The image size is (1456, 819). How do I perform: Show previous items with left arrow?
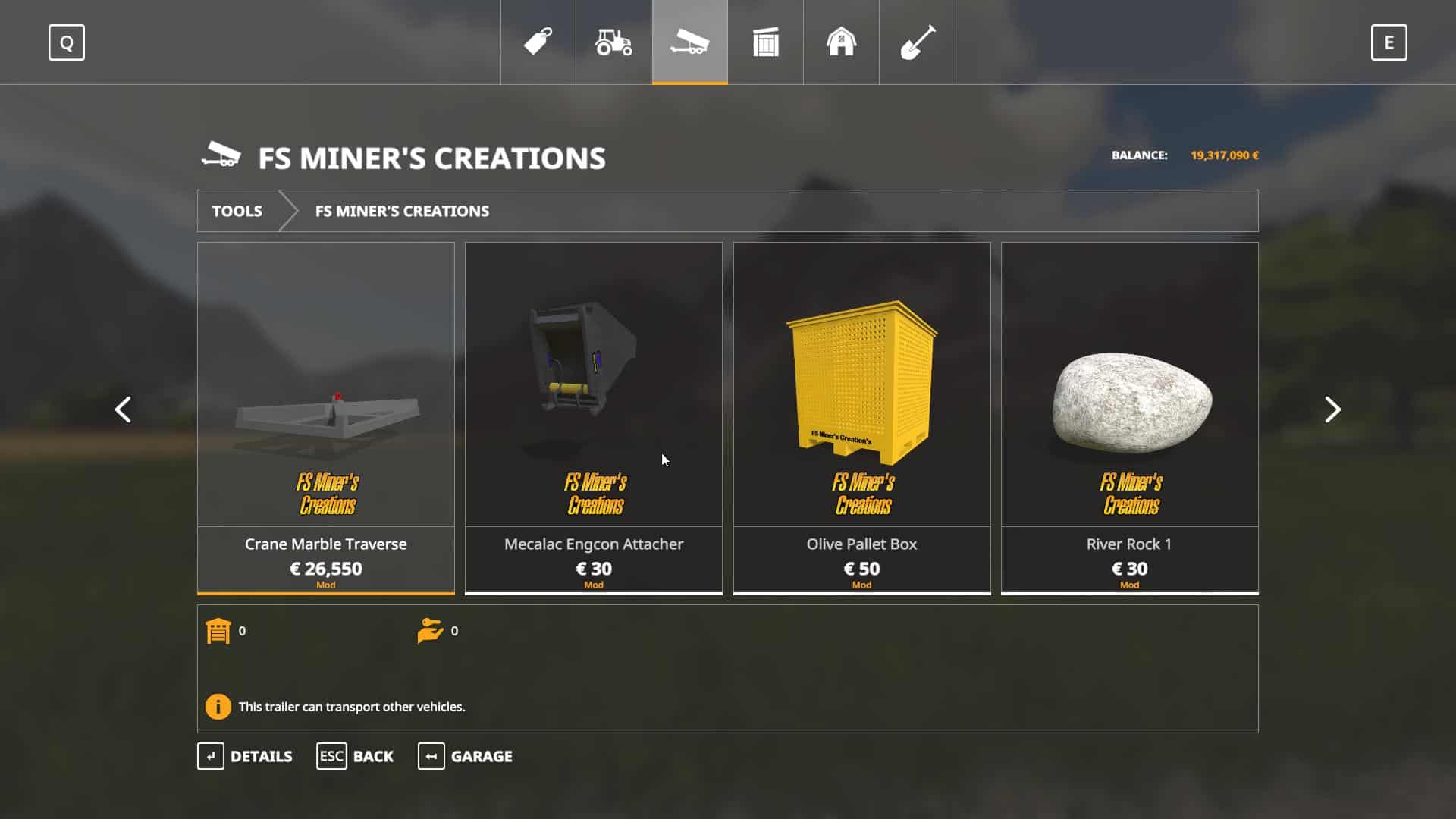tap(123, 409)
